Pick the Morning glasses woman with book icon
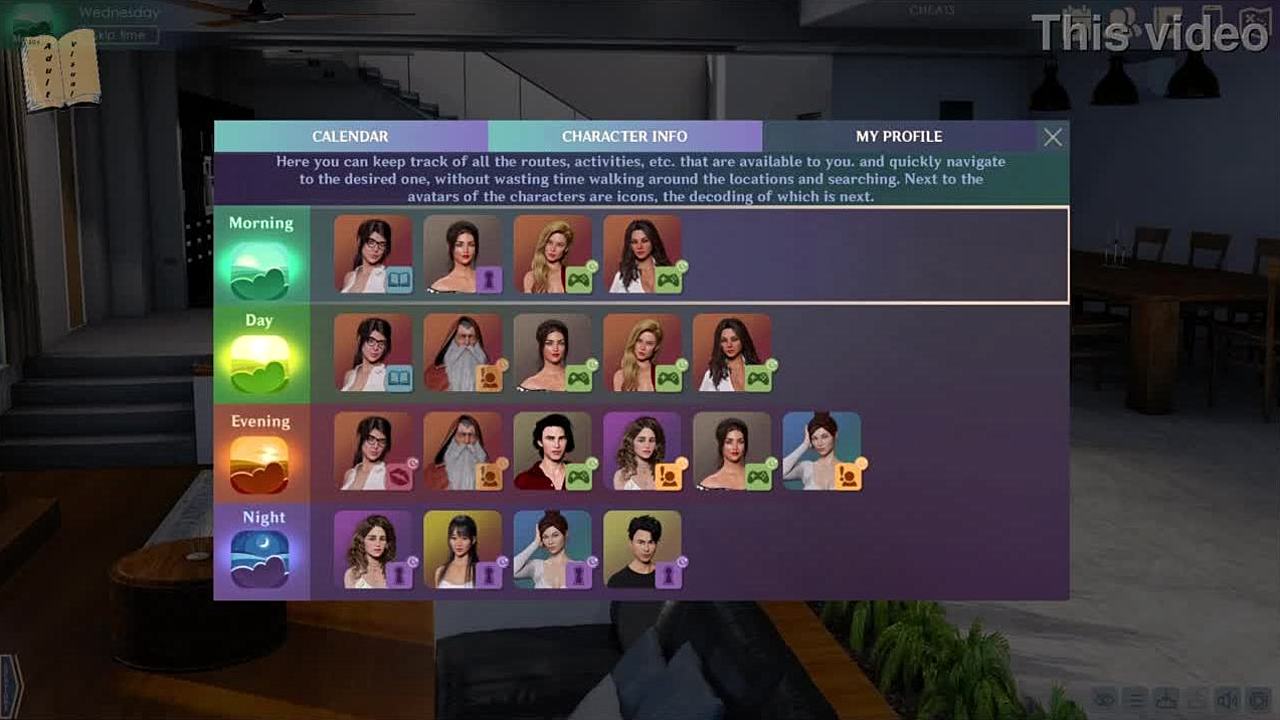This screenshot has height=720, width=1280. [373, 254]
